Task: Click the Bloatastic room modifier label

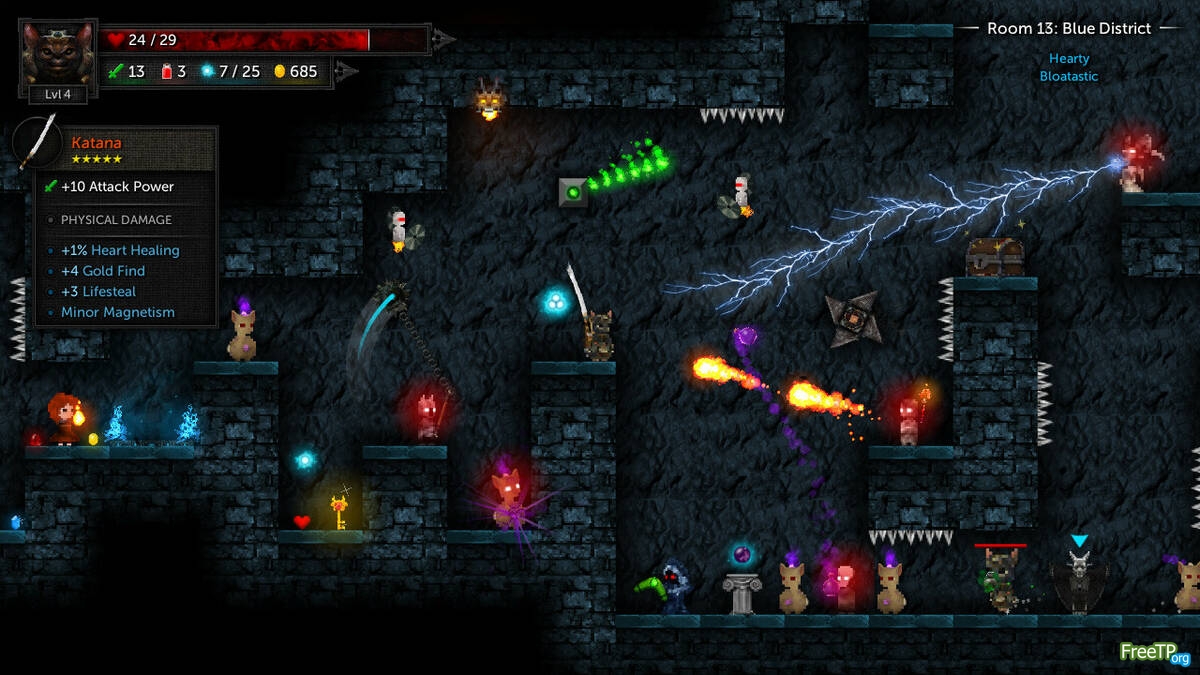Action: [1068, 76]
